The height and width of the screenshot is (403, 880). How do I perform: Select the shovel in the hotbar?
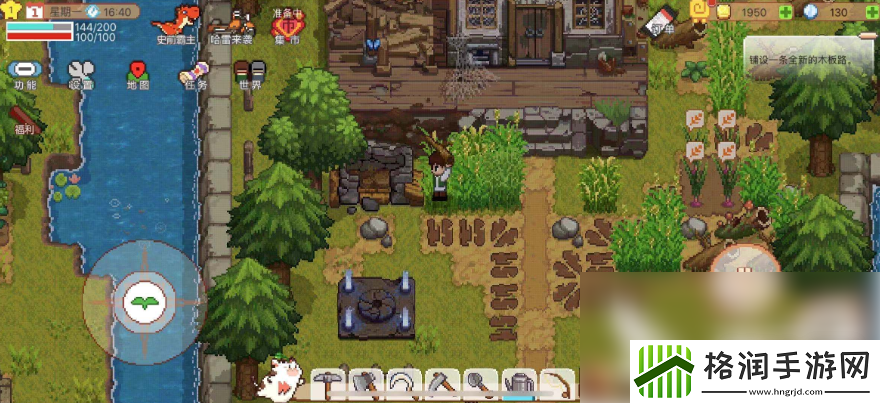(x=477, y=382)
